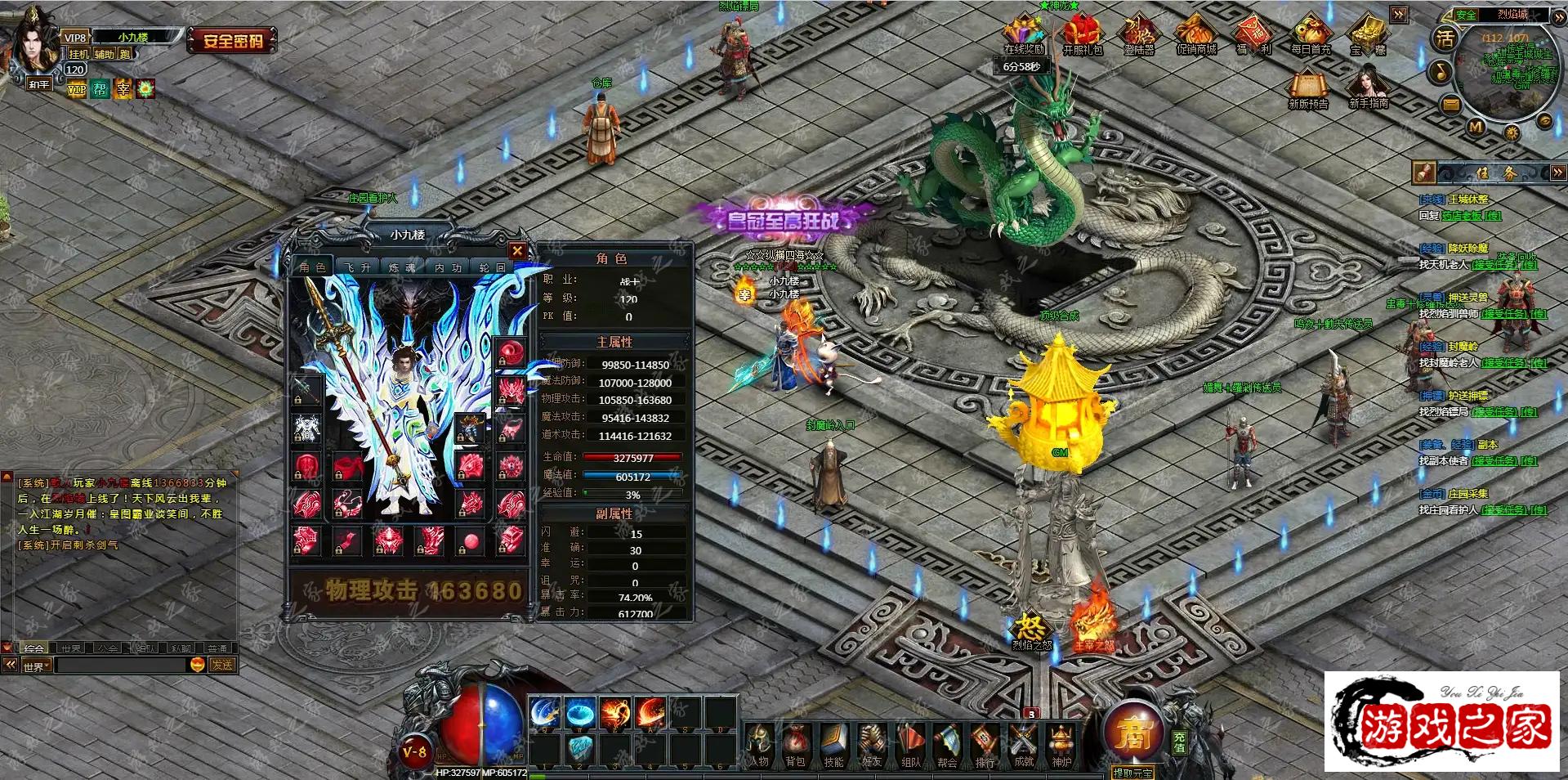Open the 技能 skills book
The image size is (1568, 780).
coord(833,746)
